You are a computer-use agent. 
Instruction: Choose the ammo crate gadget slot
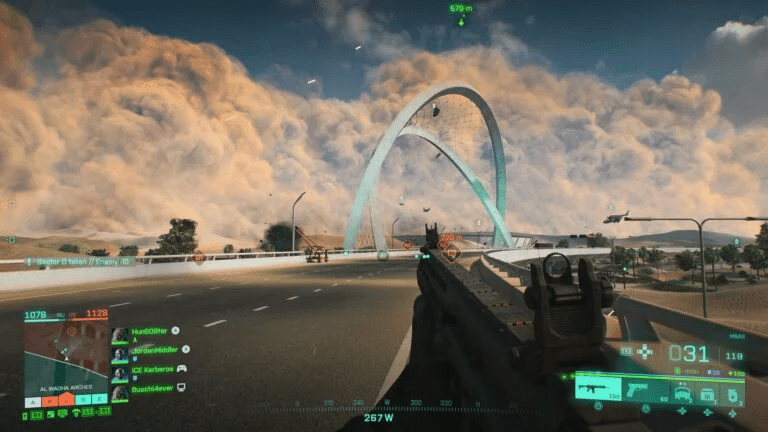pyautogui.click(x=708, y=394)
